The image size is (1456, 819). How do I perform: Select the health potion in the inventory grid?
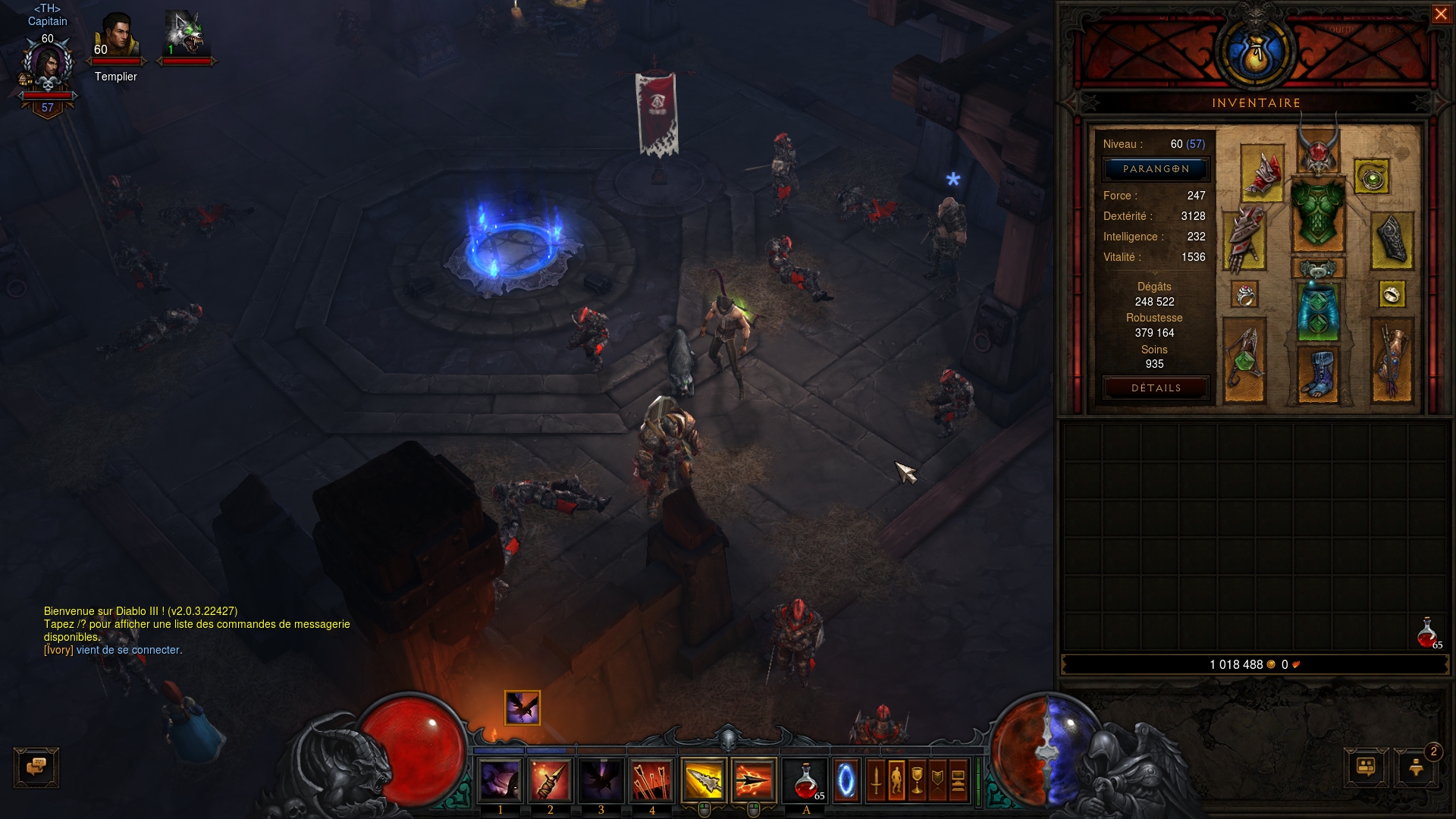tap(1428, 632)
